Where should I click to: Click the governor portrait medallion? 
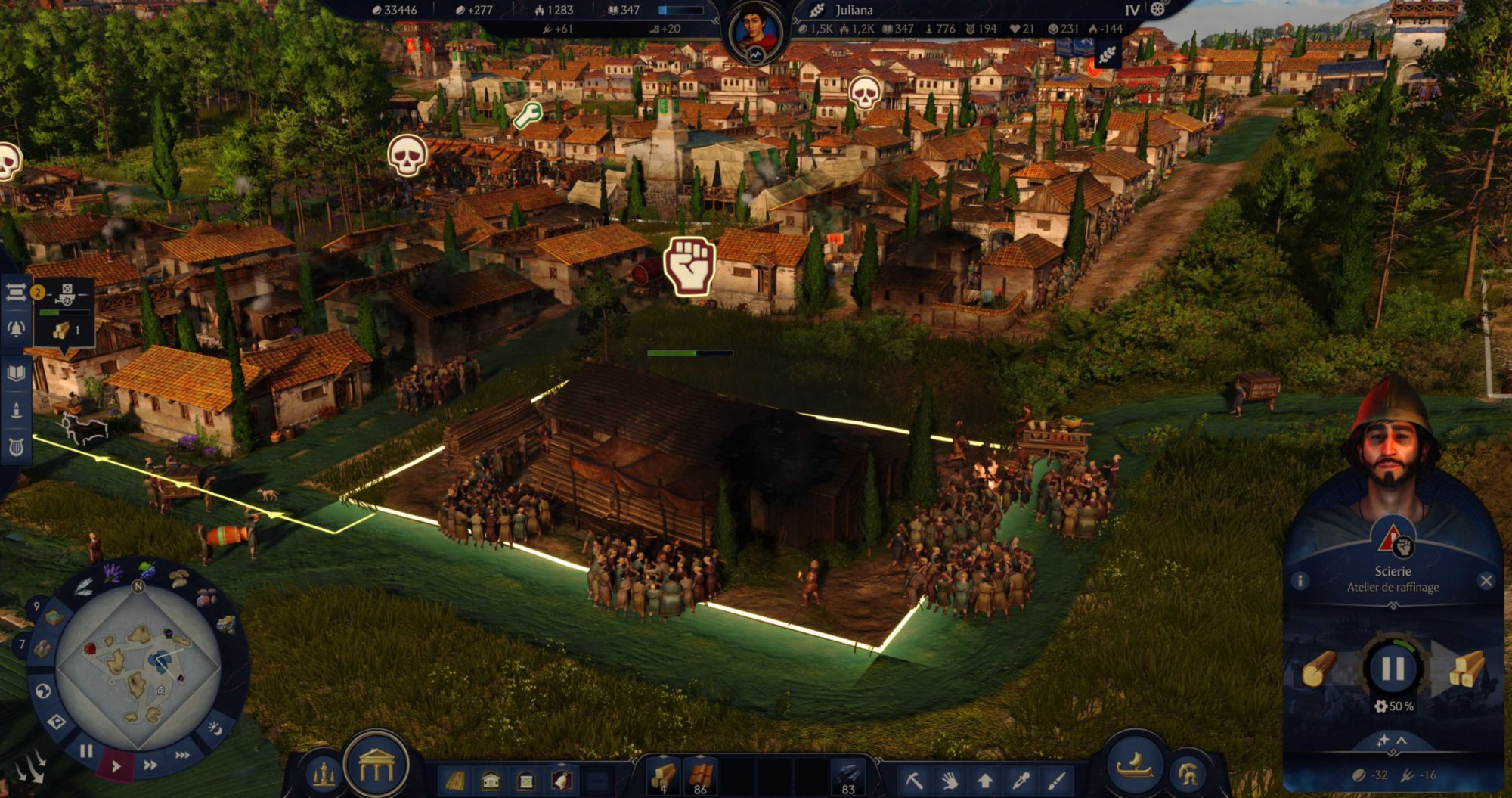click(755, 32)
